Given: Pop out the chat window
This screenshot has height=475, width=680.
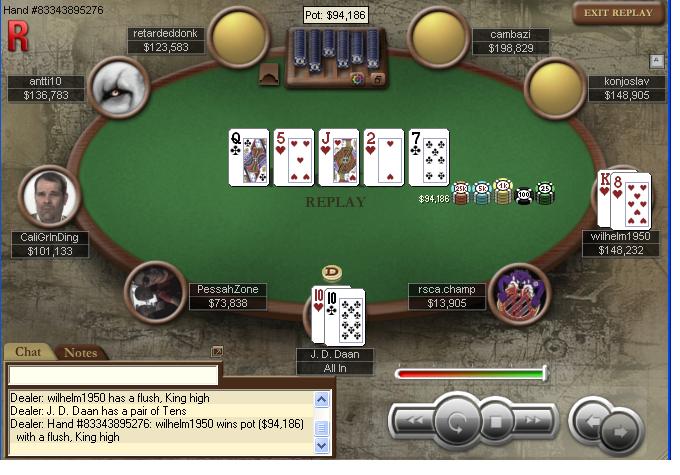Looking at the screenshot, I should tap(217, 351).
